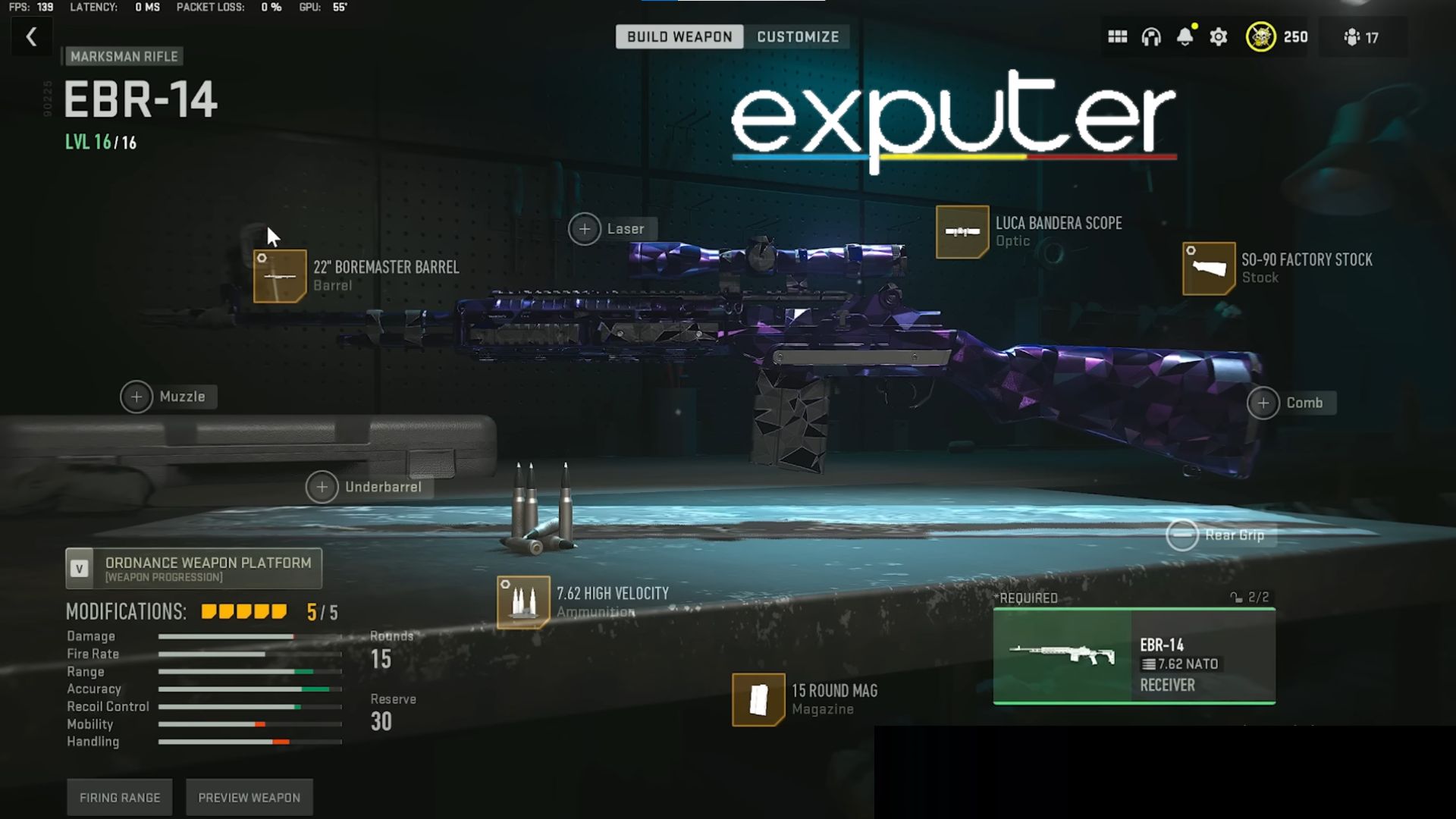The height and width of the screenshot is (819, 1456).
Task: Expand the Underbarrel attachment slot
Action: [322, 487]
